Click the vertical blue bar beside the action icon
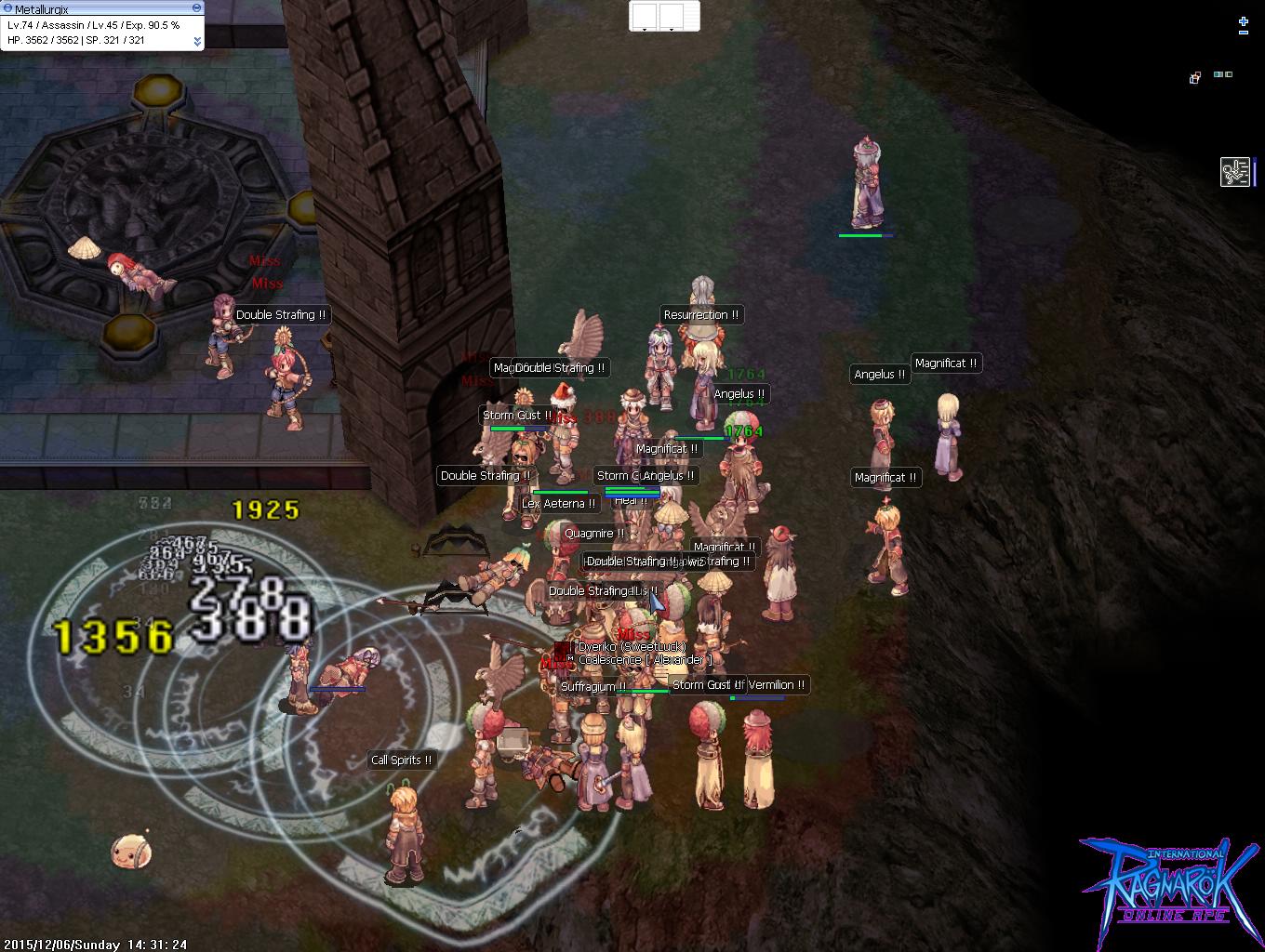 pyautogui.click(x=1256, y=173)
